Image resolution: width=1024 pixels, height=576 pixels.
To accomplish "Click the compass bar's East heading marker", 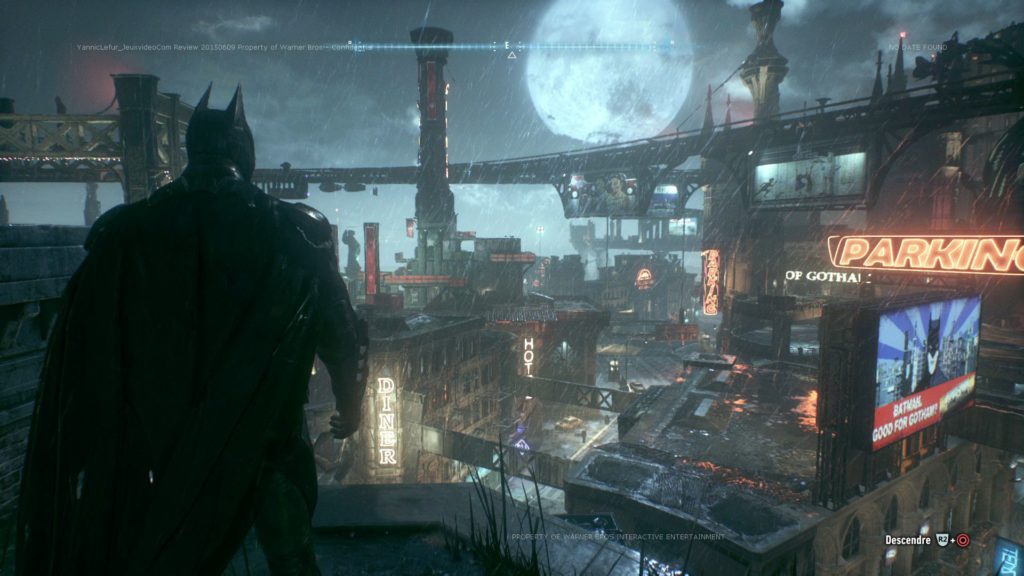I will coord(508,44).
